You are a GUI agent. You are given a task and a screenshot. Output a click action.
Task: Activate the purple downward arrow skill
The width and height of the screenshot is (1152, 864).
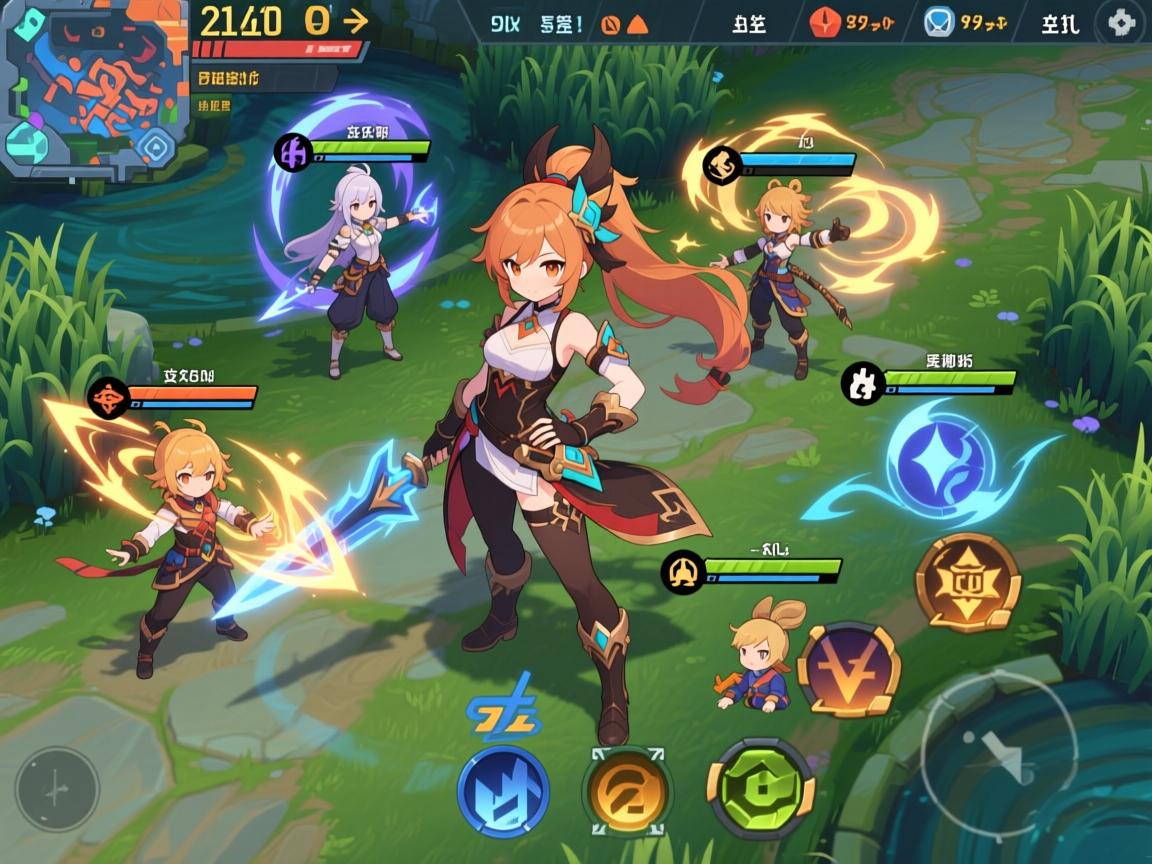[x=849, y=670]
